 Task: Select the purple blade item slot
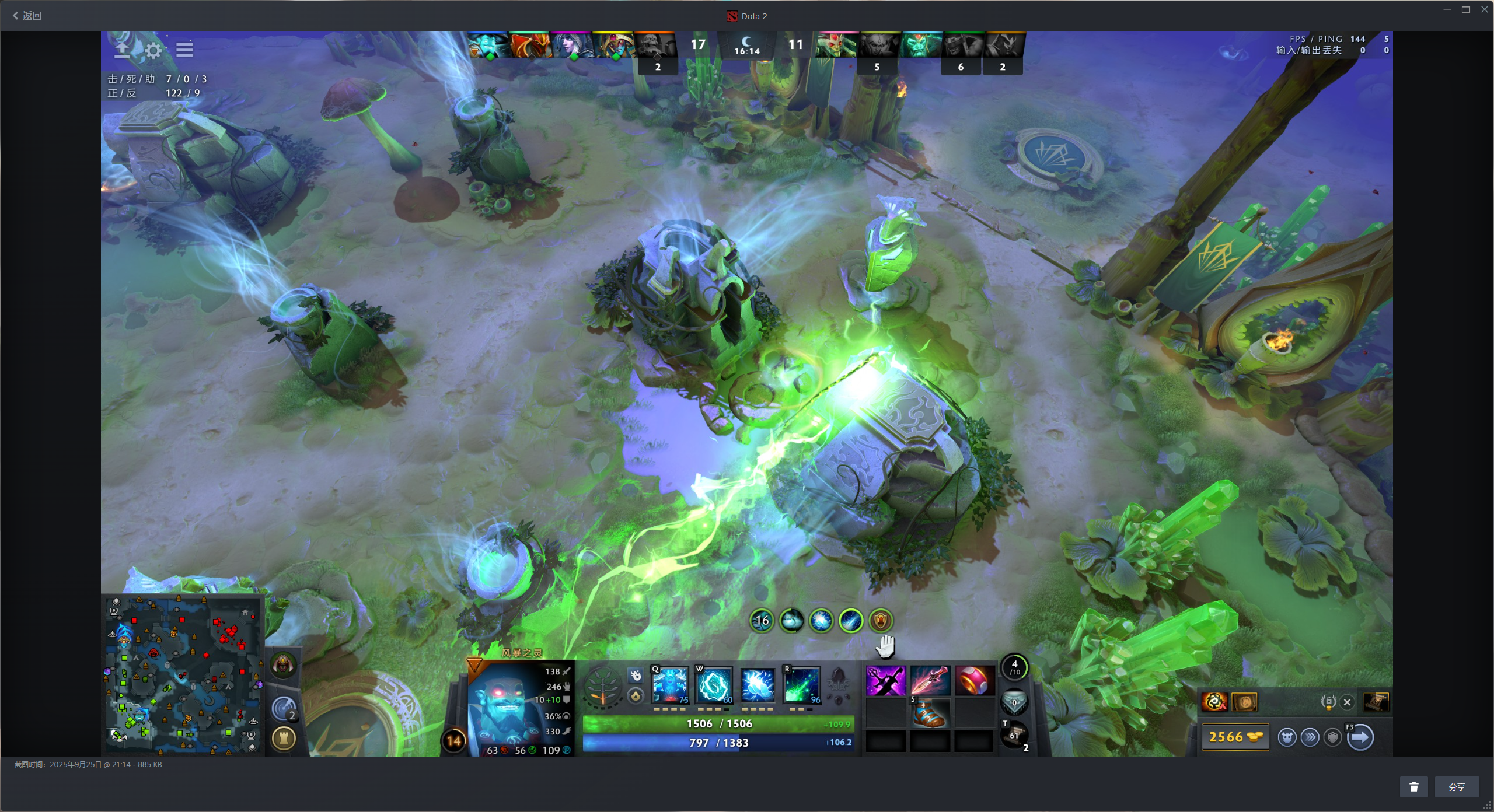point(885,681)
